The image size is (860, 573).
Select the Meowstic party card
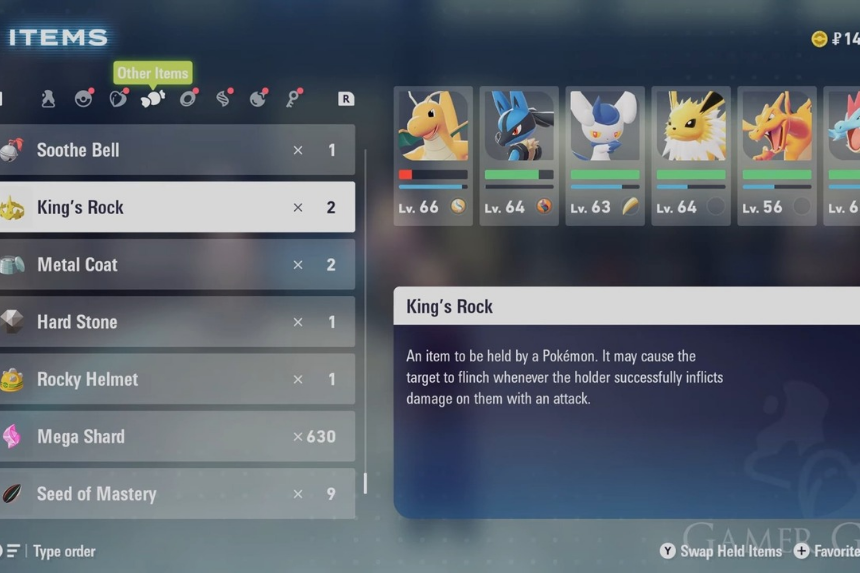click(x=605, y=155)
